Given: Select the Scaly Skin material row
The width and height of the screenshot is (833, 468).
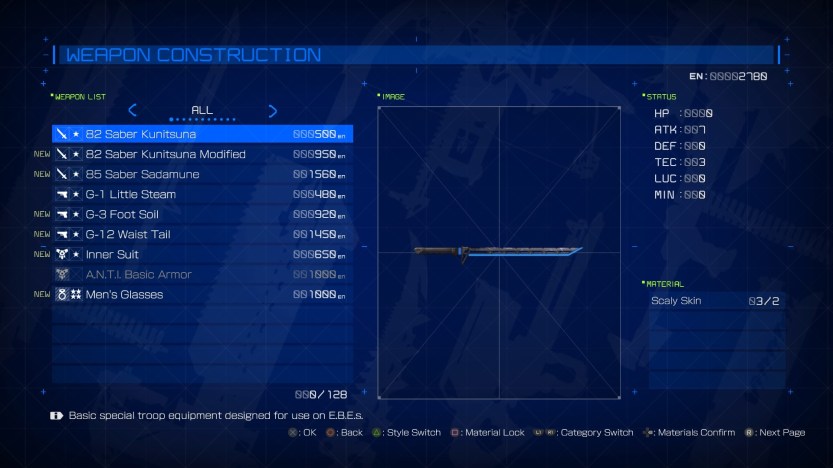Looking at the screenshot, I should [716, 300].
